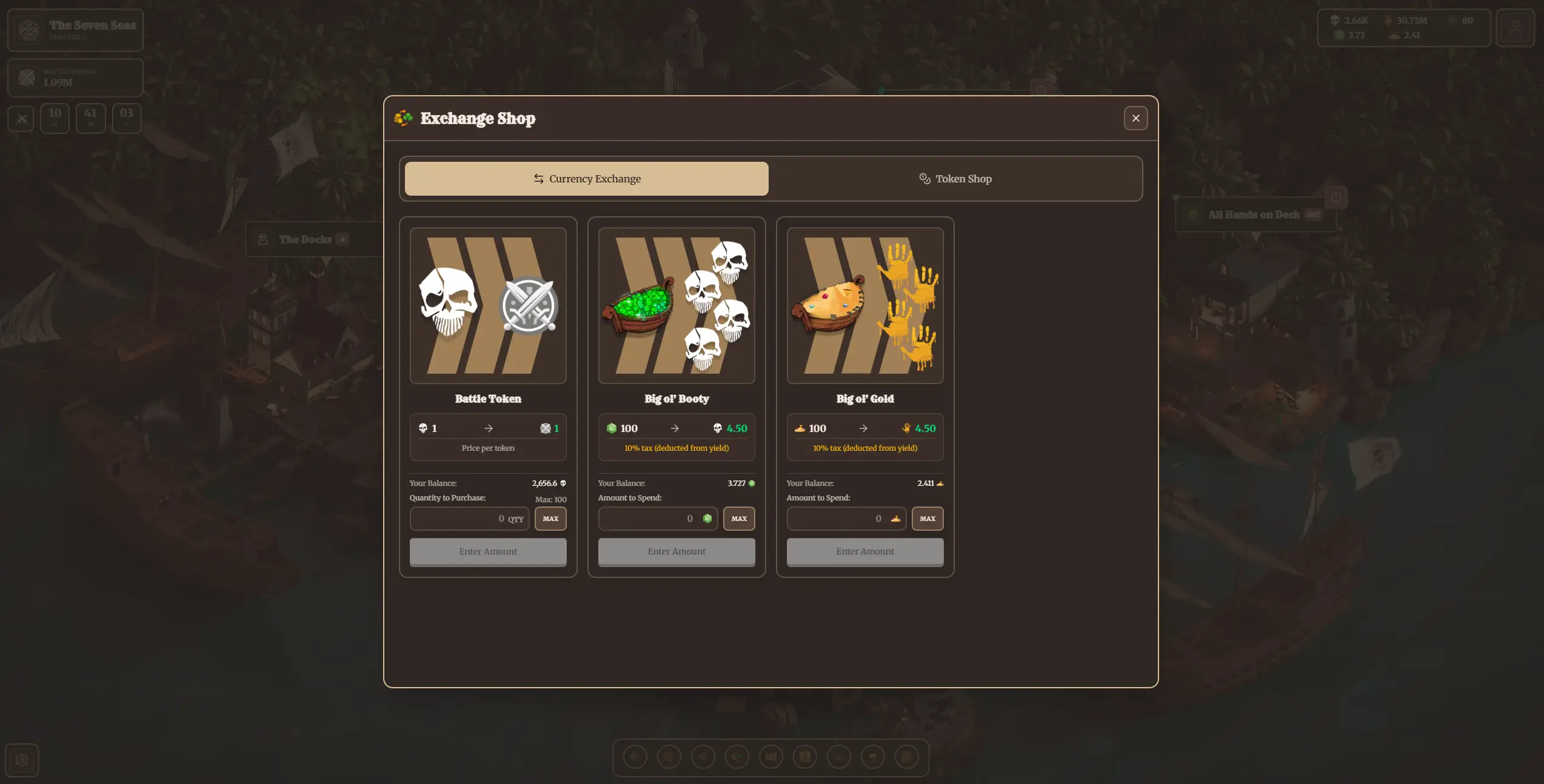Open the Battle Tokens panel showing 1.09M
This screenshot has width=1544, height=784.
(x=75, y=77)
